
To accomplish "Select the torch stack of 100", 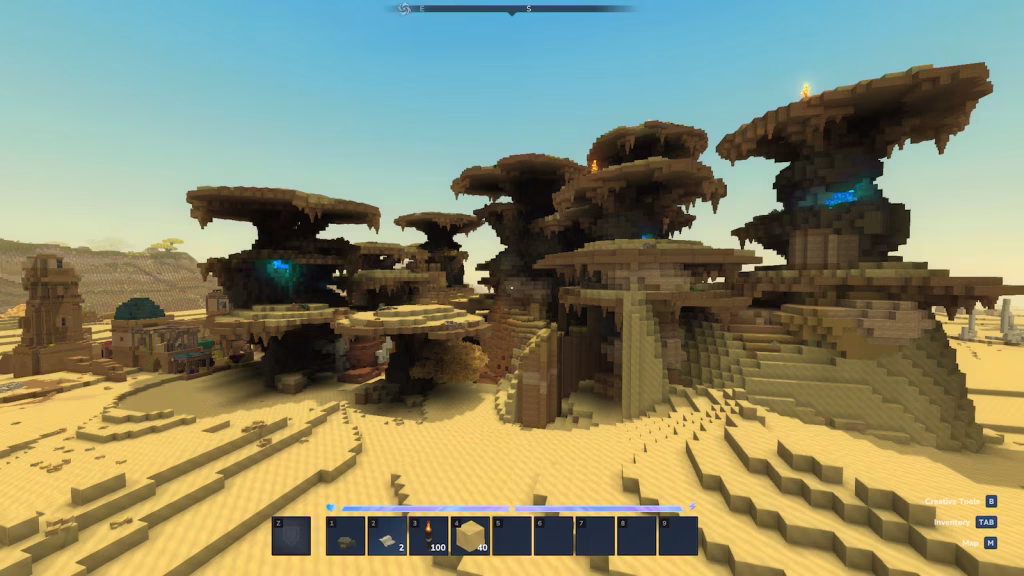I will (x=428, y=536).
